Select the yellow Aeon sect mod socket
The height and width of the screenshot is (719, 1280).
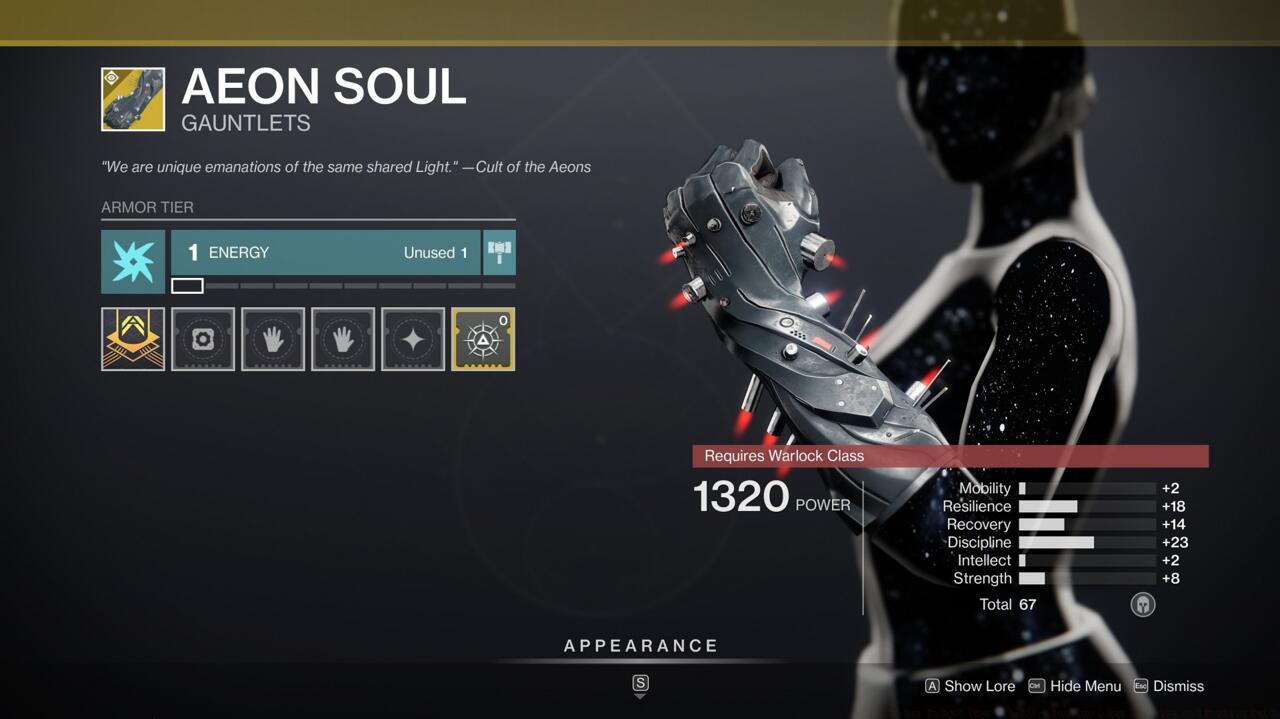point(483,339)
